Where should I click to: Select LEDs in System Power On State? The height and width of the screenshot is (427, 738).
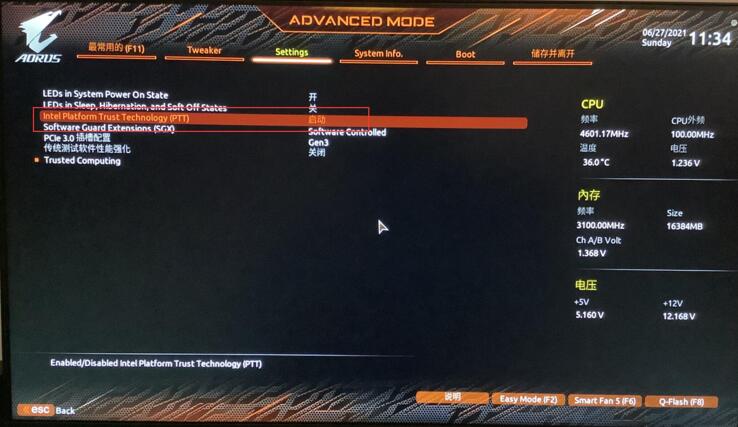[105, 95]
